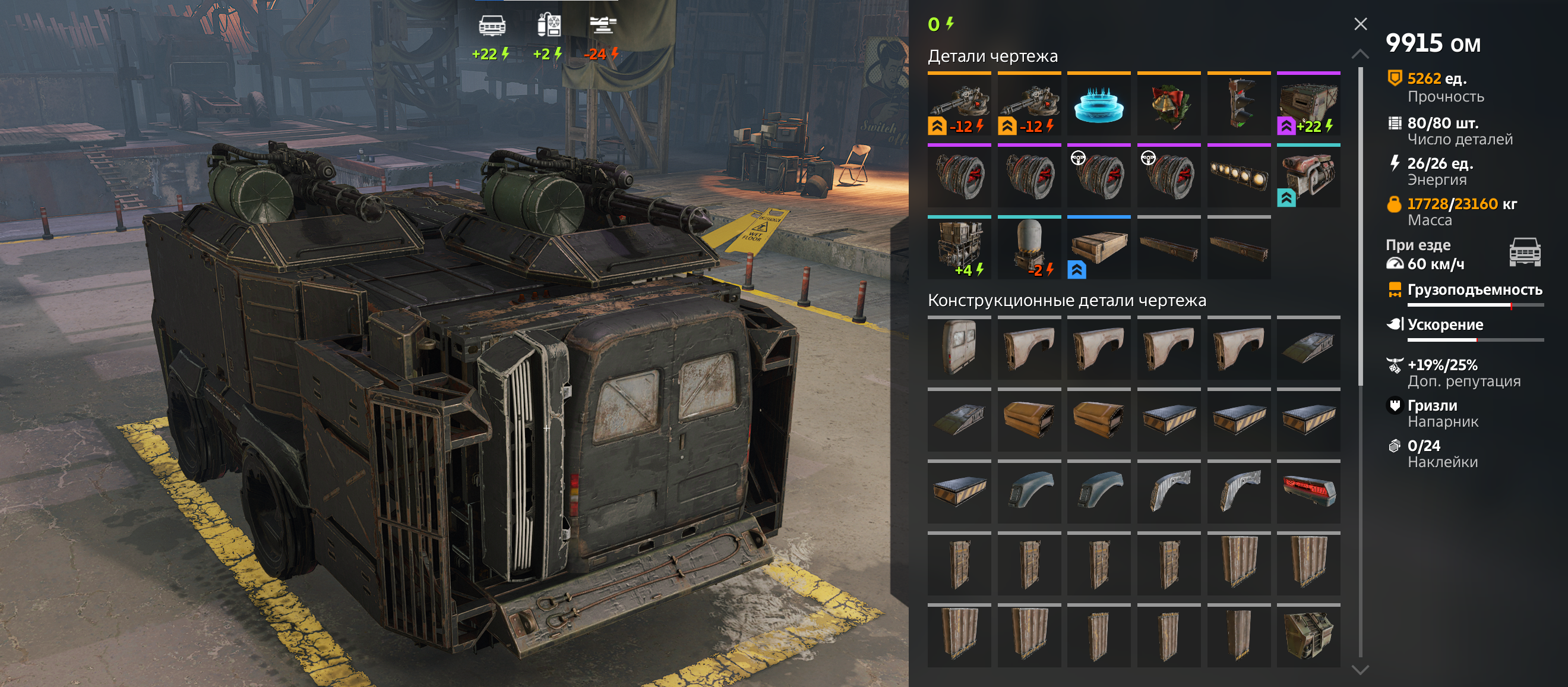Pick the row of four headlights
The image size is (1568, 687).
click(1239, 177)
